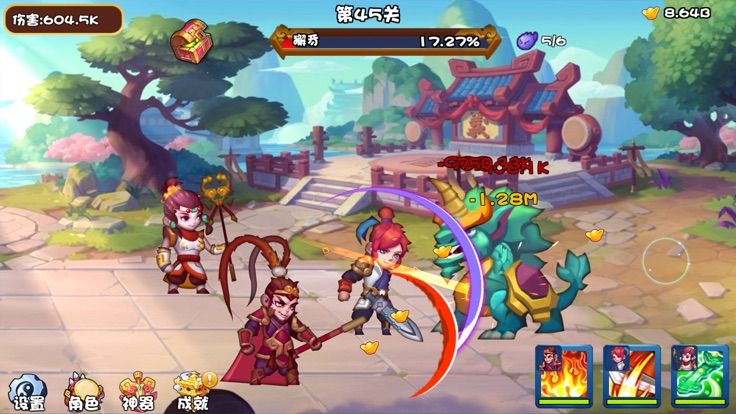Open the 设置 settings menu
Screen dimensions: 736x414
pyautogui.click(x=27, y=392)
